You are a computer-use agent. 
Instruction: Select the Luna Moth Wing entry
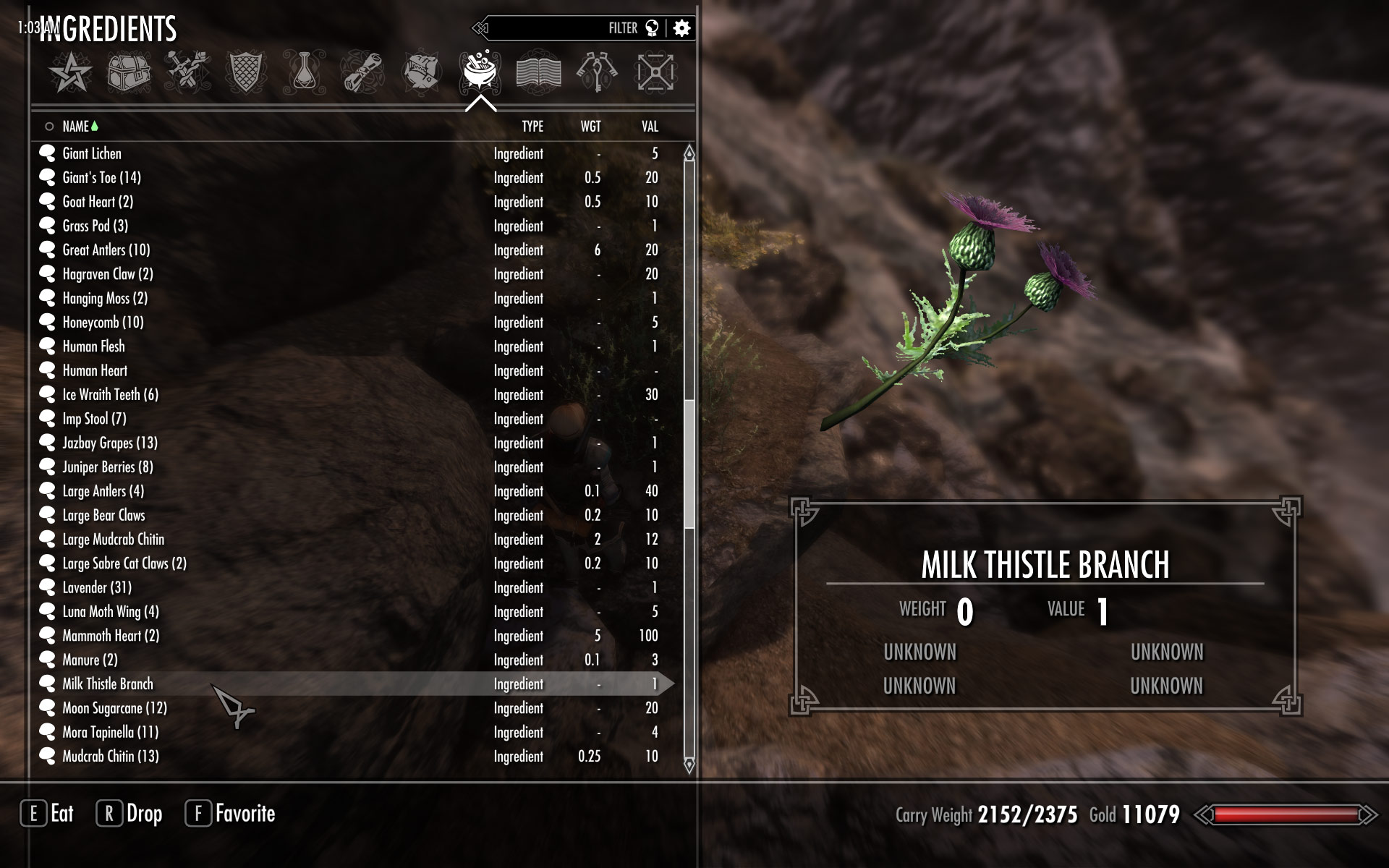(110, 612)
